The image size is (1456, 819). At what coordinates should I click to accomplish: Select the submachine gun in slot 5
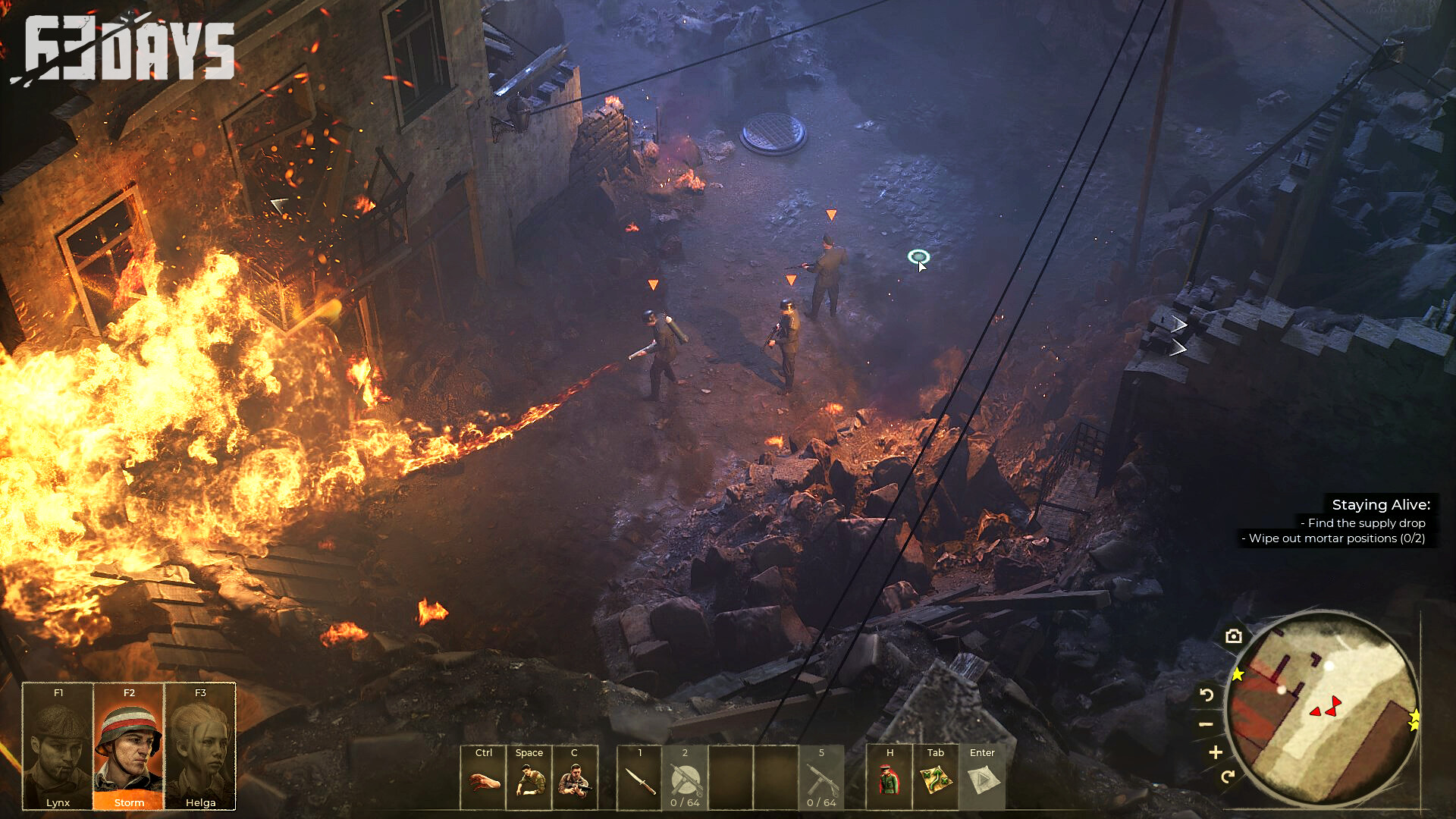[821, 779]
